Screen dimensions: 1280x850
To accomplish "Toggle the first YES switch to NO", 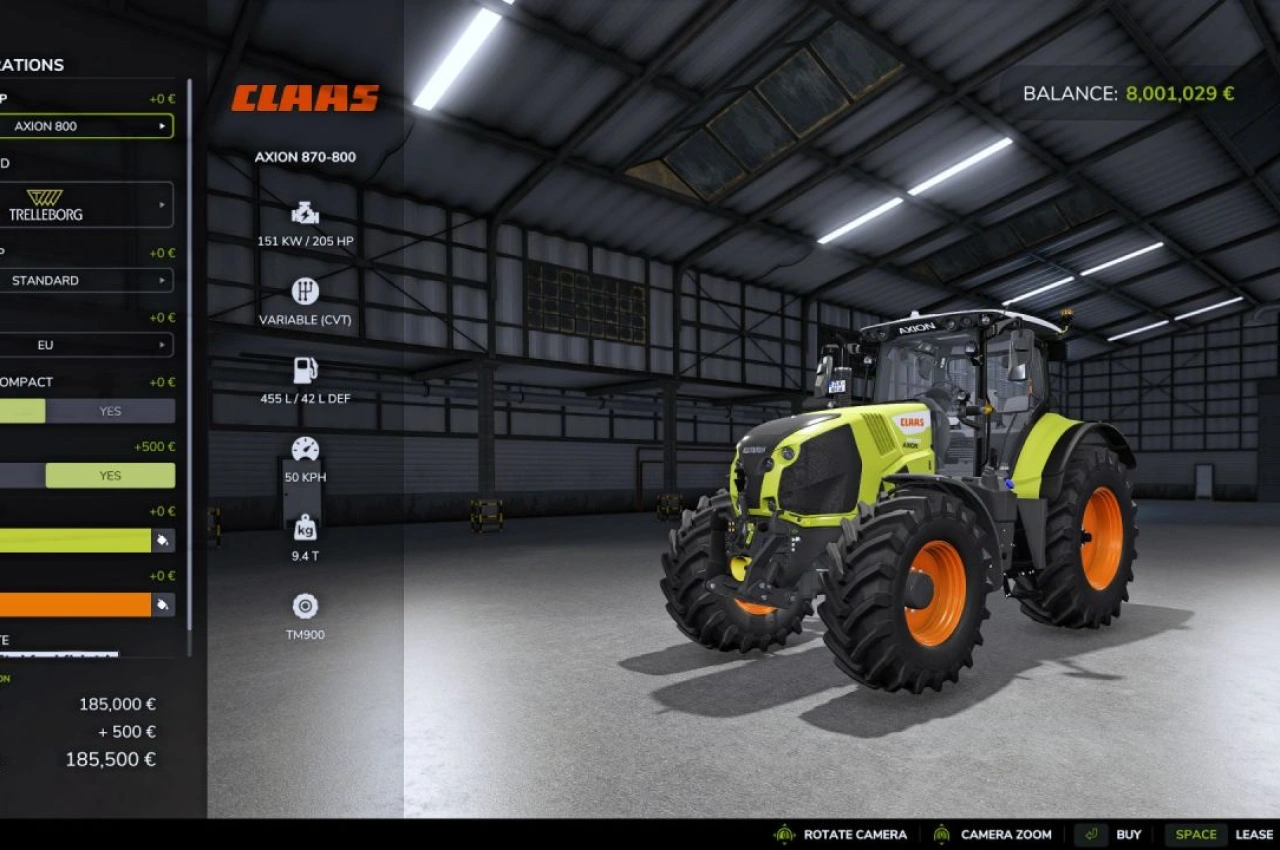I will point(109,410).
